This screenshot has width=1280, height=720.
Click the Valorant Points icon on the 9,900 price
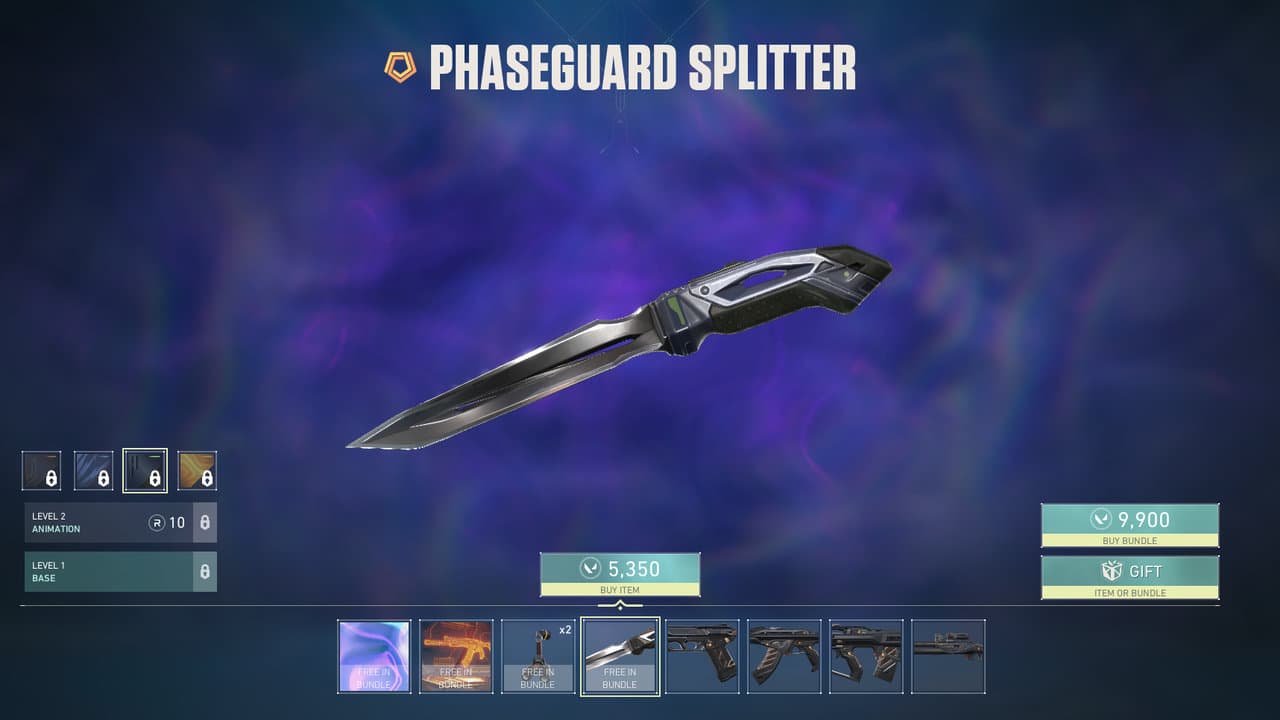click(x=1102, y=519)
